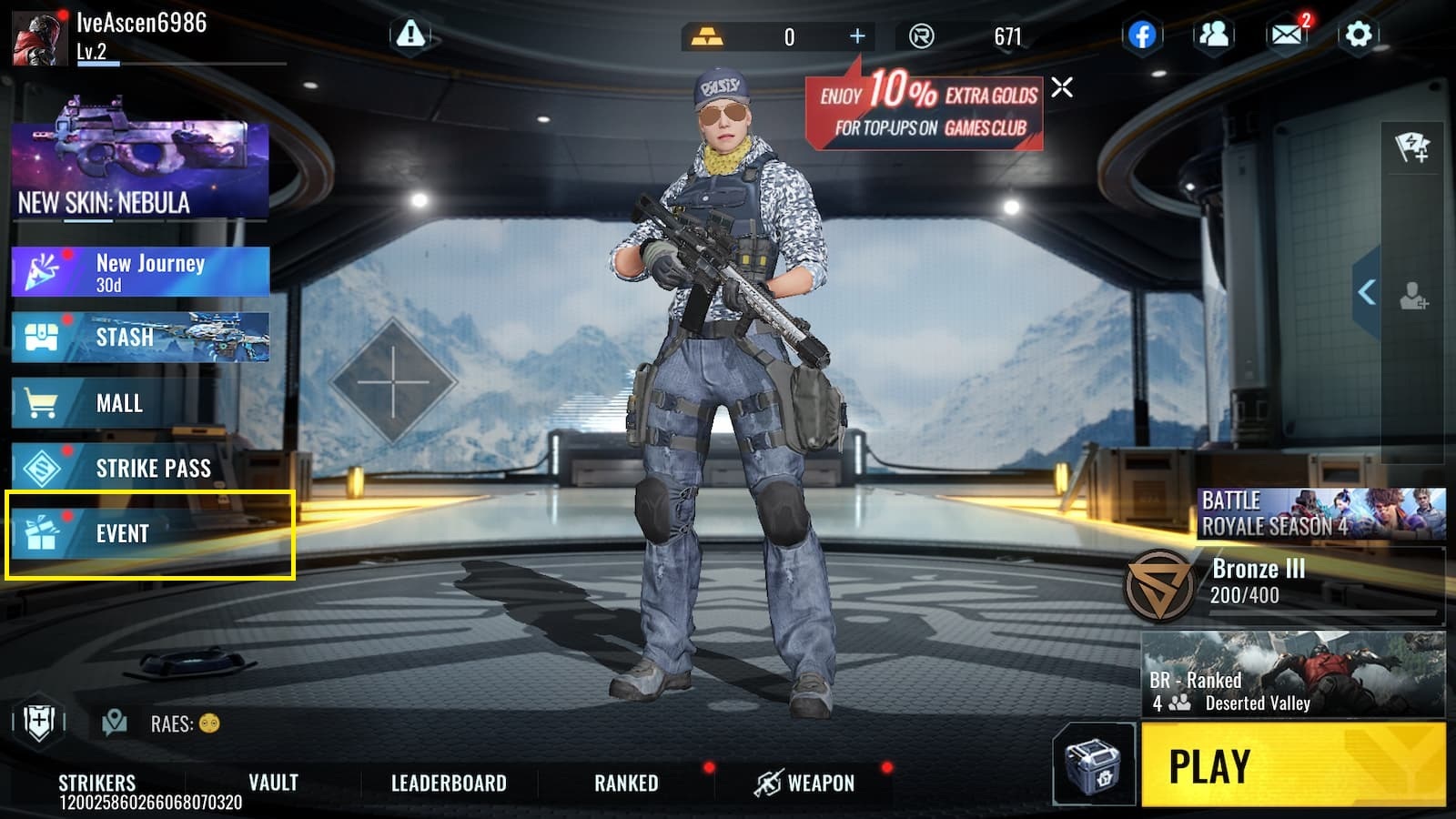Collapse the right panel using the chevron
Screen dimensions: 1456x819
(1364, 289)
